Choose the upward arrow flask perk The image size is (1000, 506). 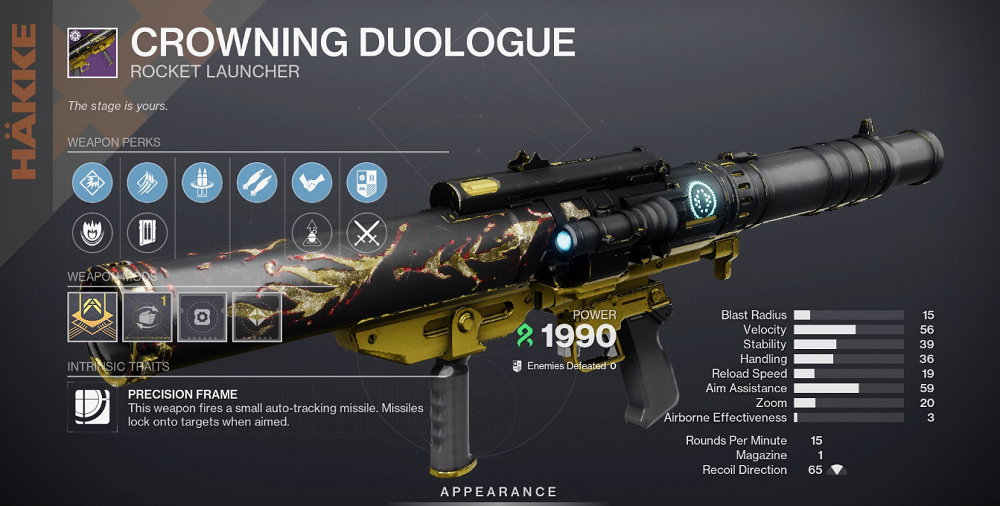311,234
